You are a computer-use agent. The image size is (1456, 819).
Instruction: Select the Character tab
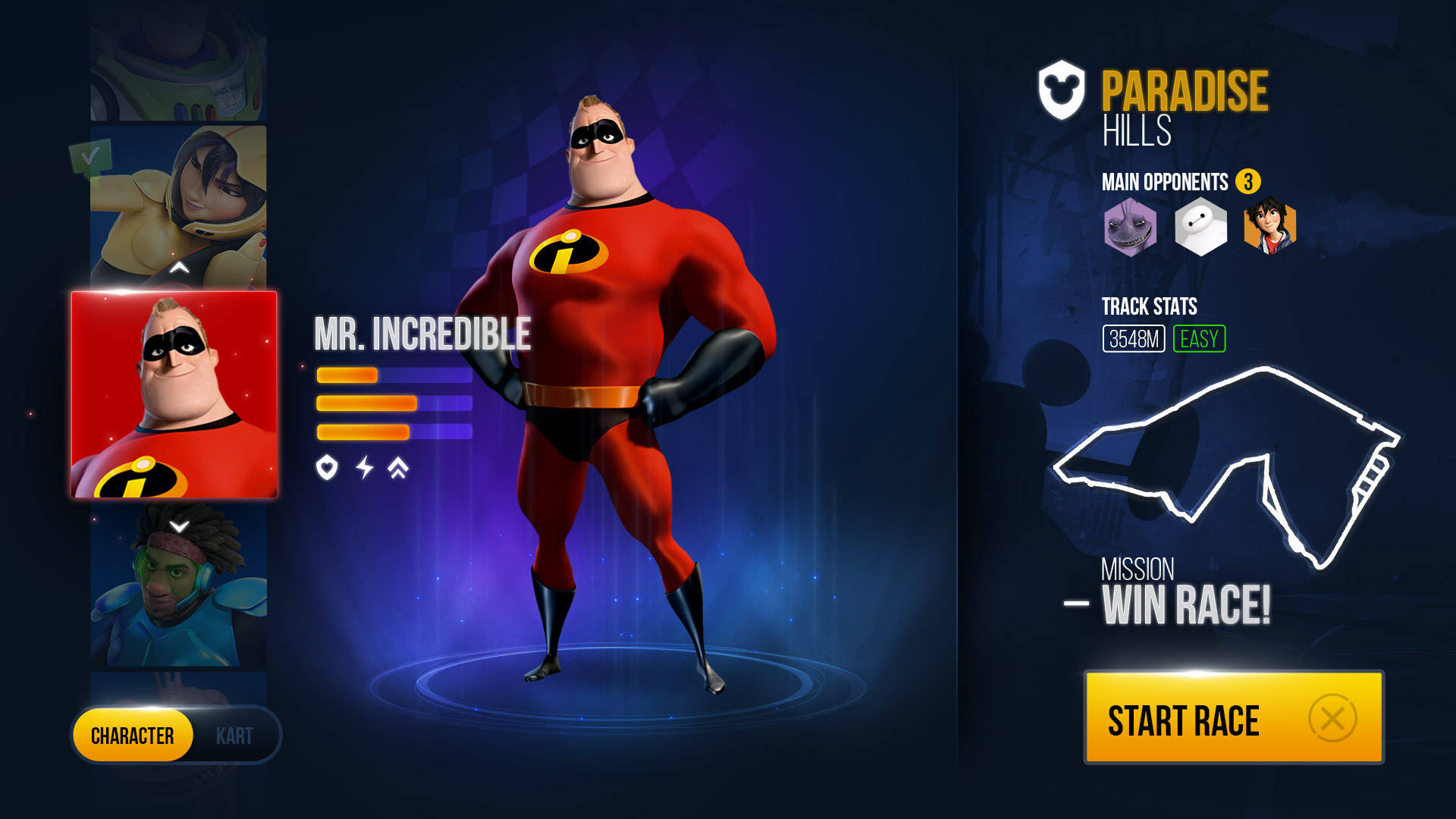pyautogui.click(x=133, y=736)
